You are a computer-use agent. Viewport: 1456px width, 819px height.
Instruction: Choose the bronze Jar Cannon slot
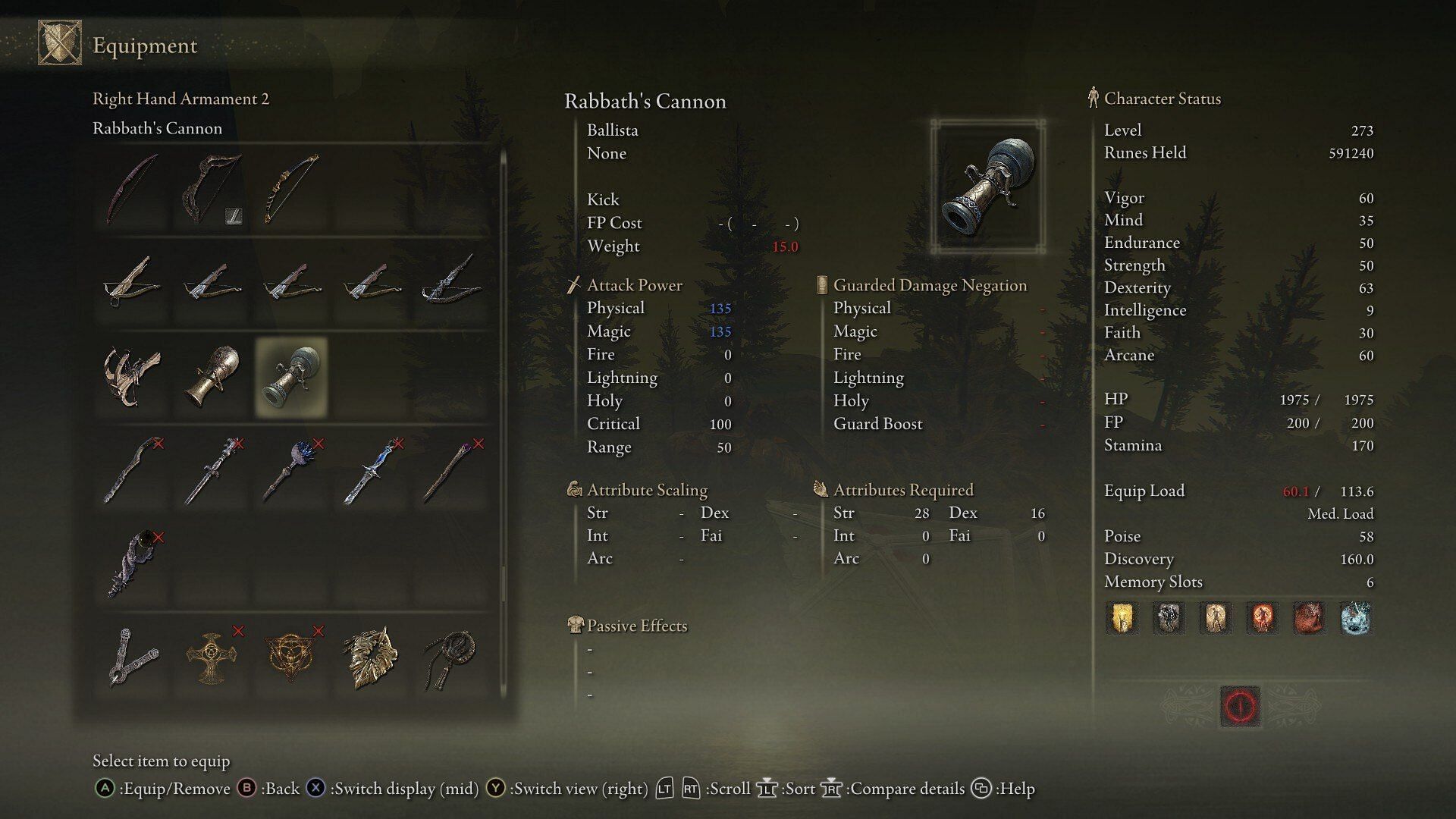click(x=212, y=377)
